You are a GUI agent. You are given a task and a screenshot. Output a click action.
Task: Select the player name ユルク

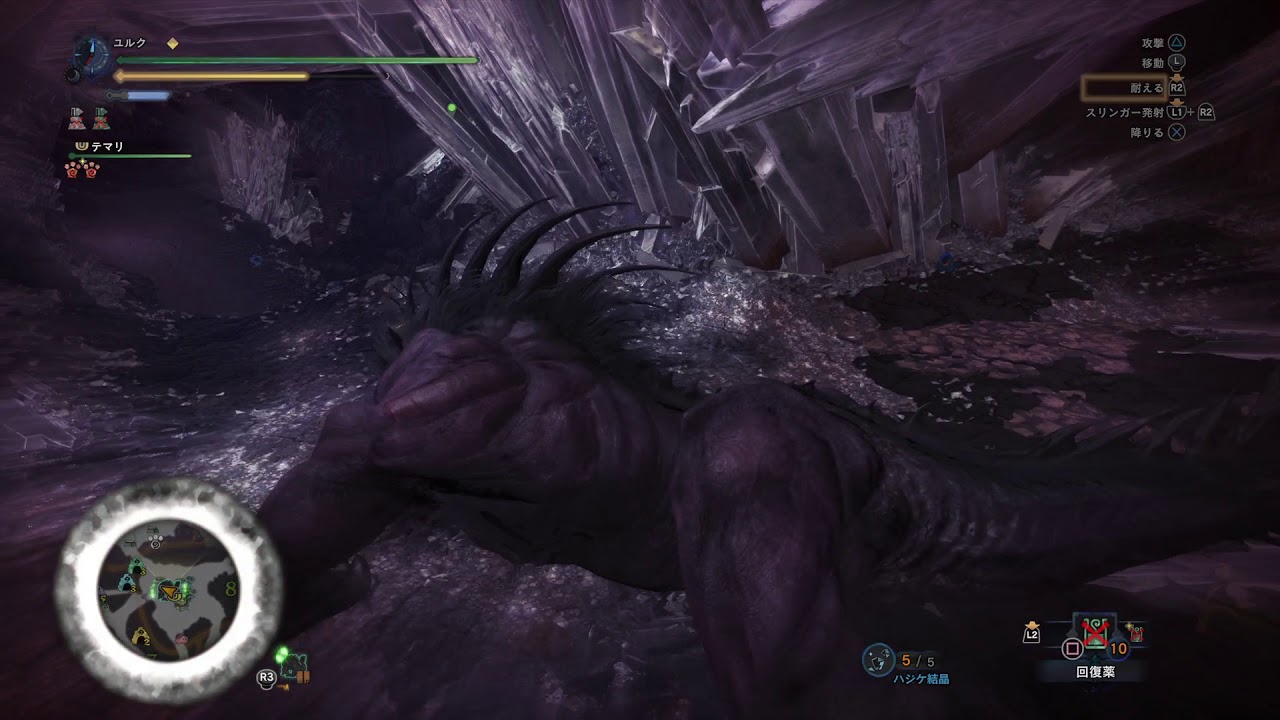coord(130,43)
